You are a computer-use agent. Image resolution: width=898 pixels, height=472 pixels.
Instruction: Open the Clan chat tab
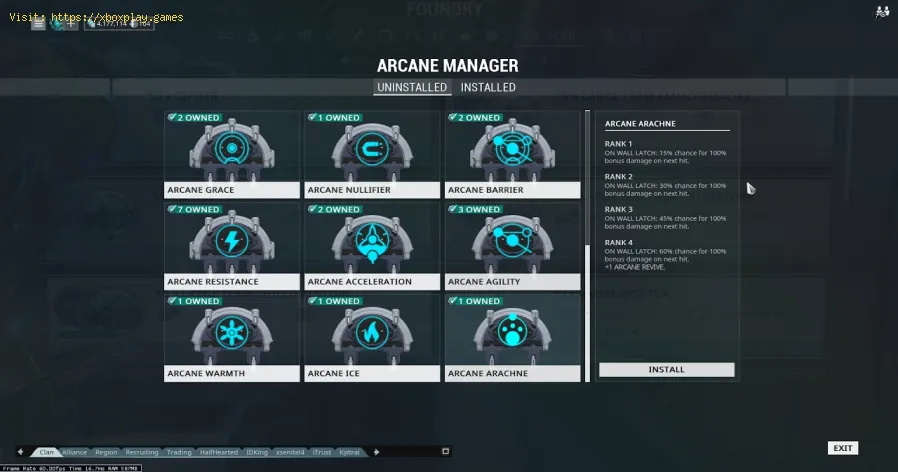[x=46, y=452]
